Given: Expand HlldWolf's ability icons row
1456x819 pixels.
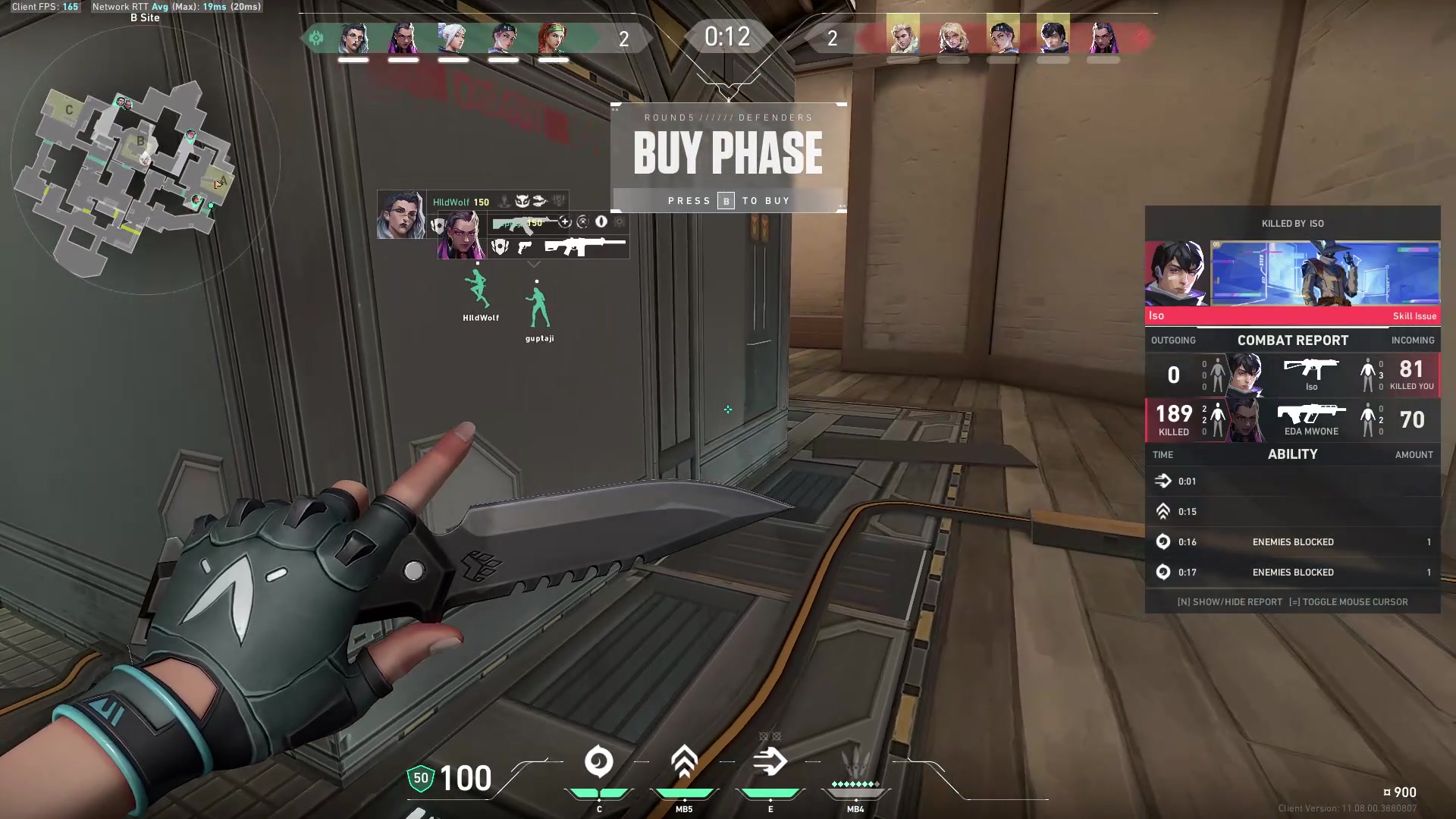Looking at the screenshot, I should point(531,201).
